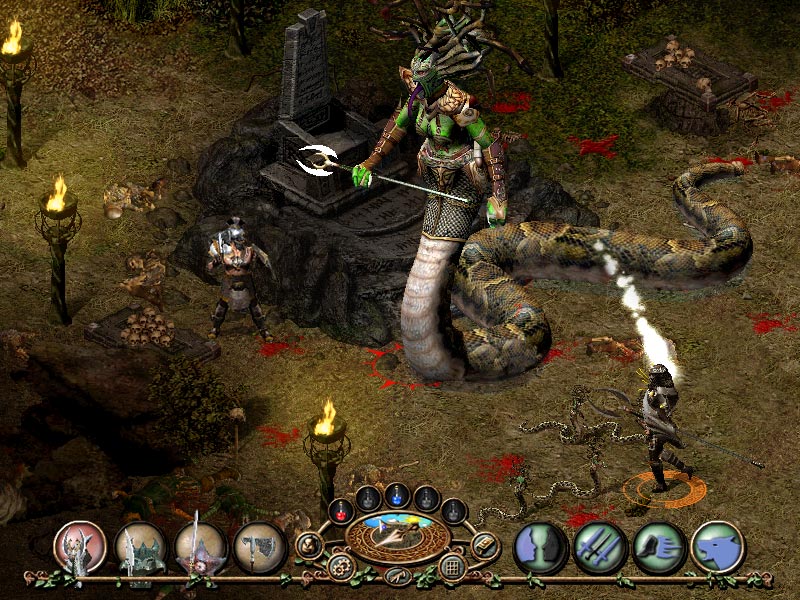
Task: Open the grid panel button
Action: [452, 567]
